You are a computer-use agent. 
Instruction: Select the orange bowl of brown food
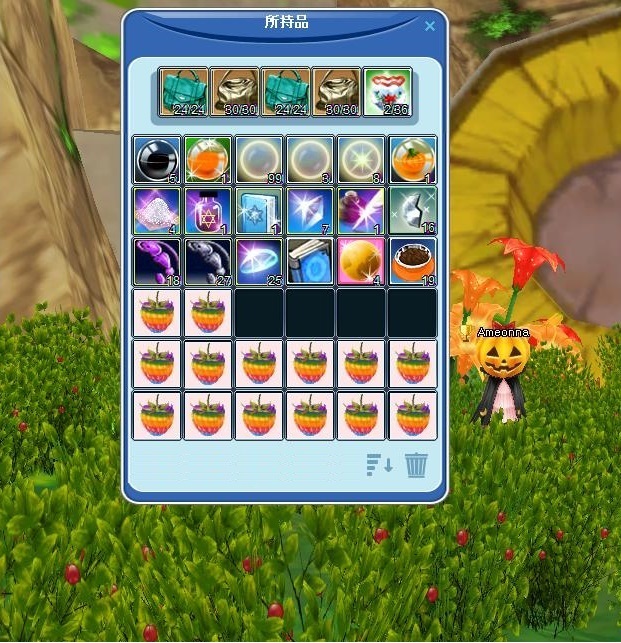pos(412,262)
